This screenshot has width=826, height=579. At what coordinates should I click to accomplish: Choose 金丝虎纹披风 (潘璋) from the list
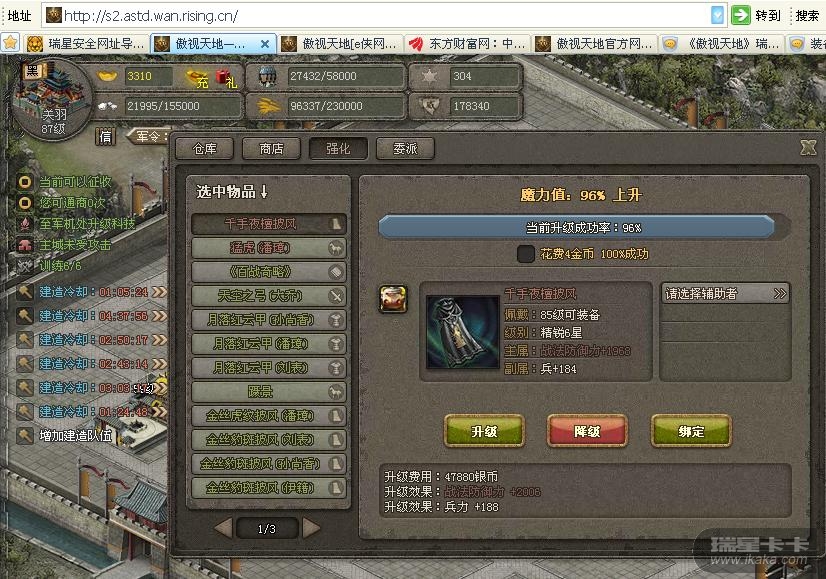coord(269,415)
